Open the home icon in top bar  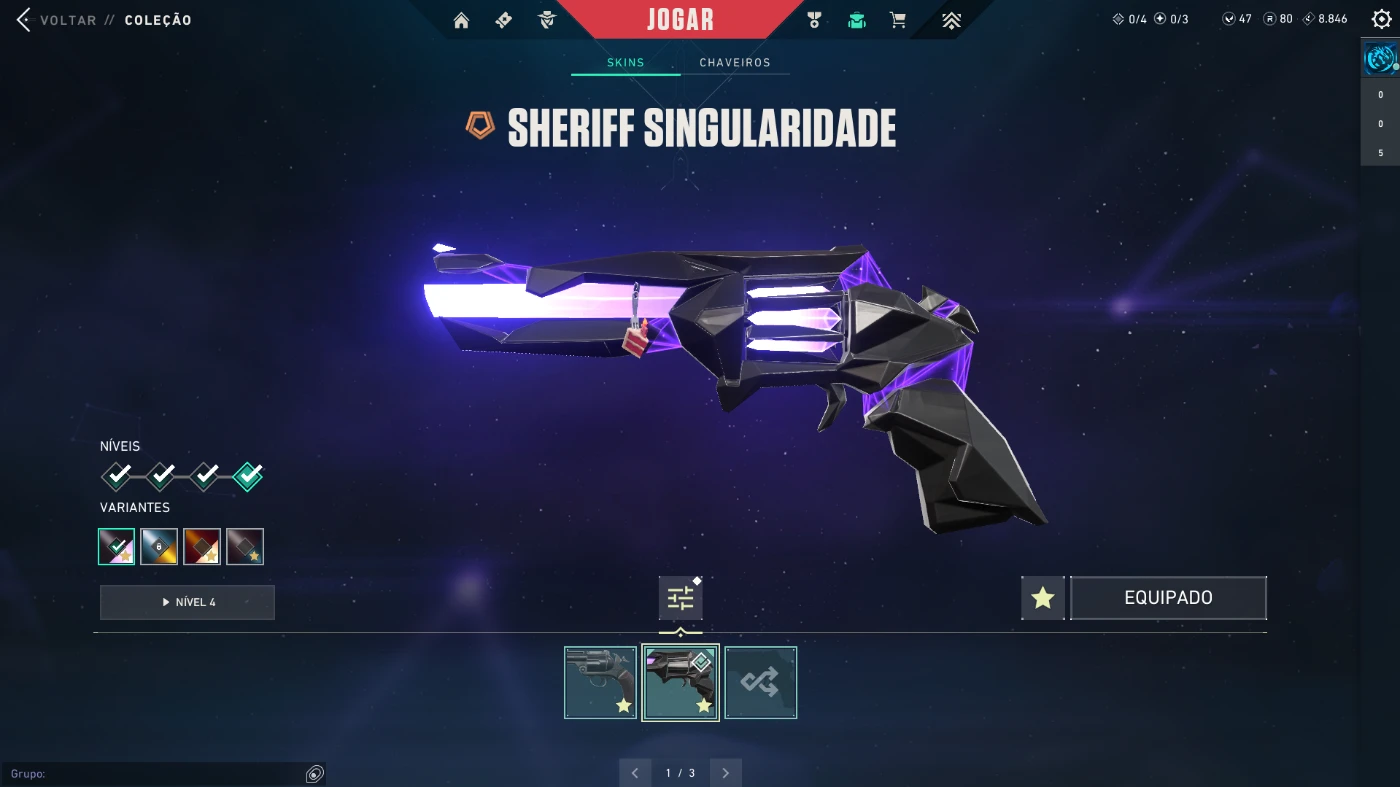(x=461, y=20)
